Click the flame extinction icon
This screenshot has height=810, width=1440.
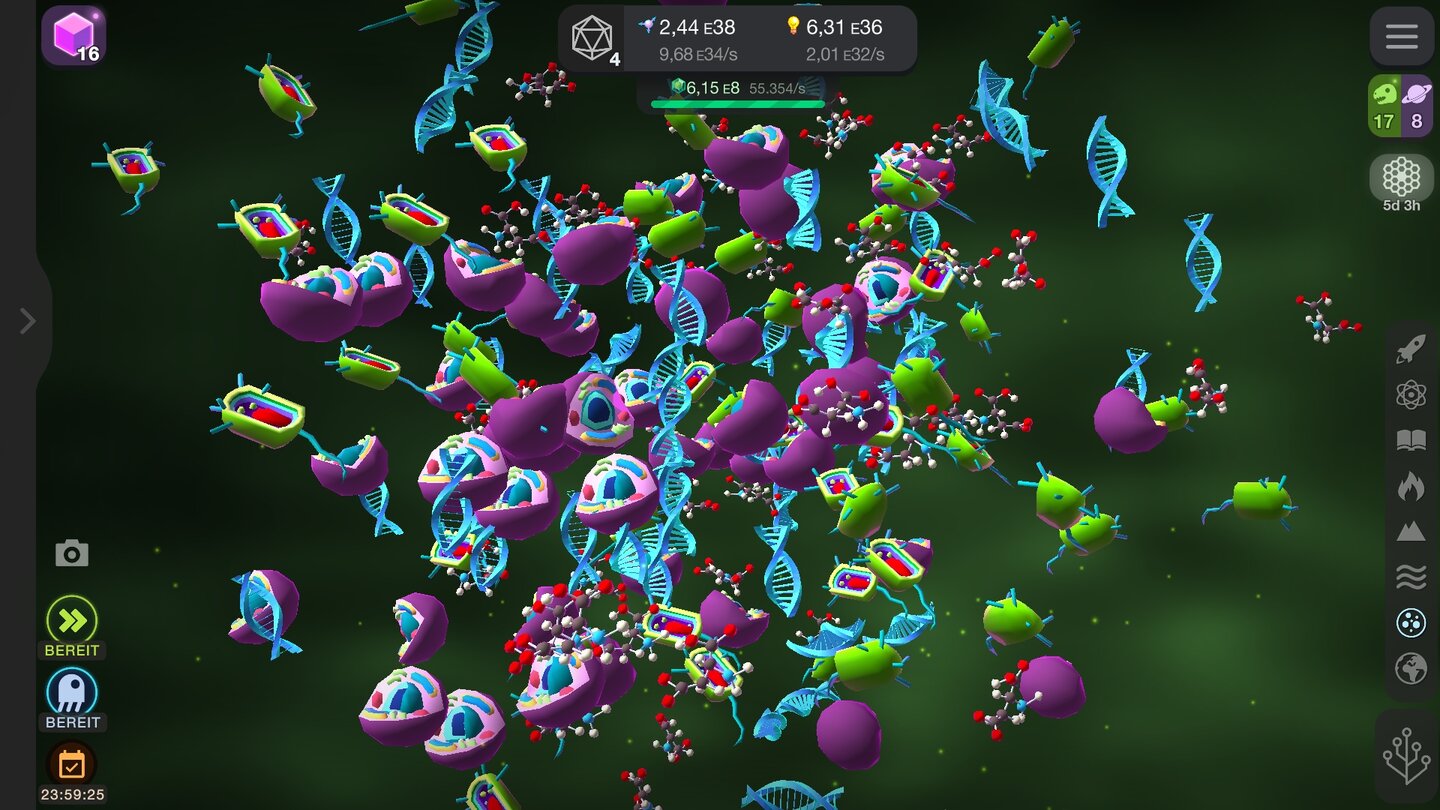point(1411,485)
